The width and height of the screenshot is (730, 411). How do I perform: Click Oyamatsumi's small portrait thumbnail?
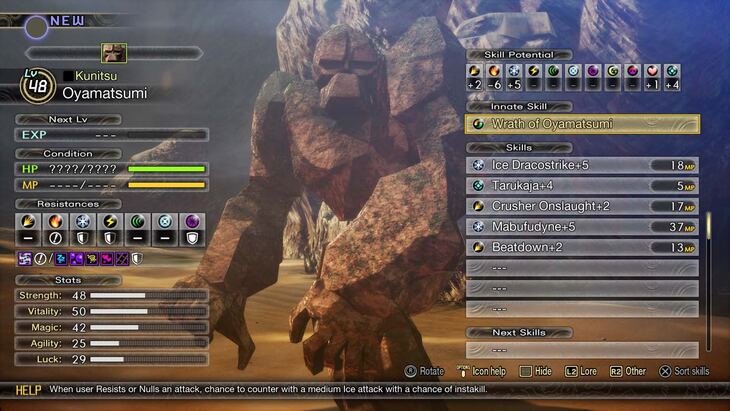(113, 53)
